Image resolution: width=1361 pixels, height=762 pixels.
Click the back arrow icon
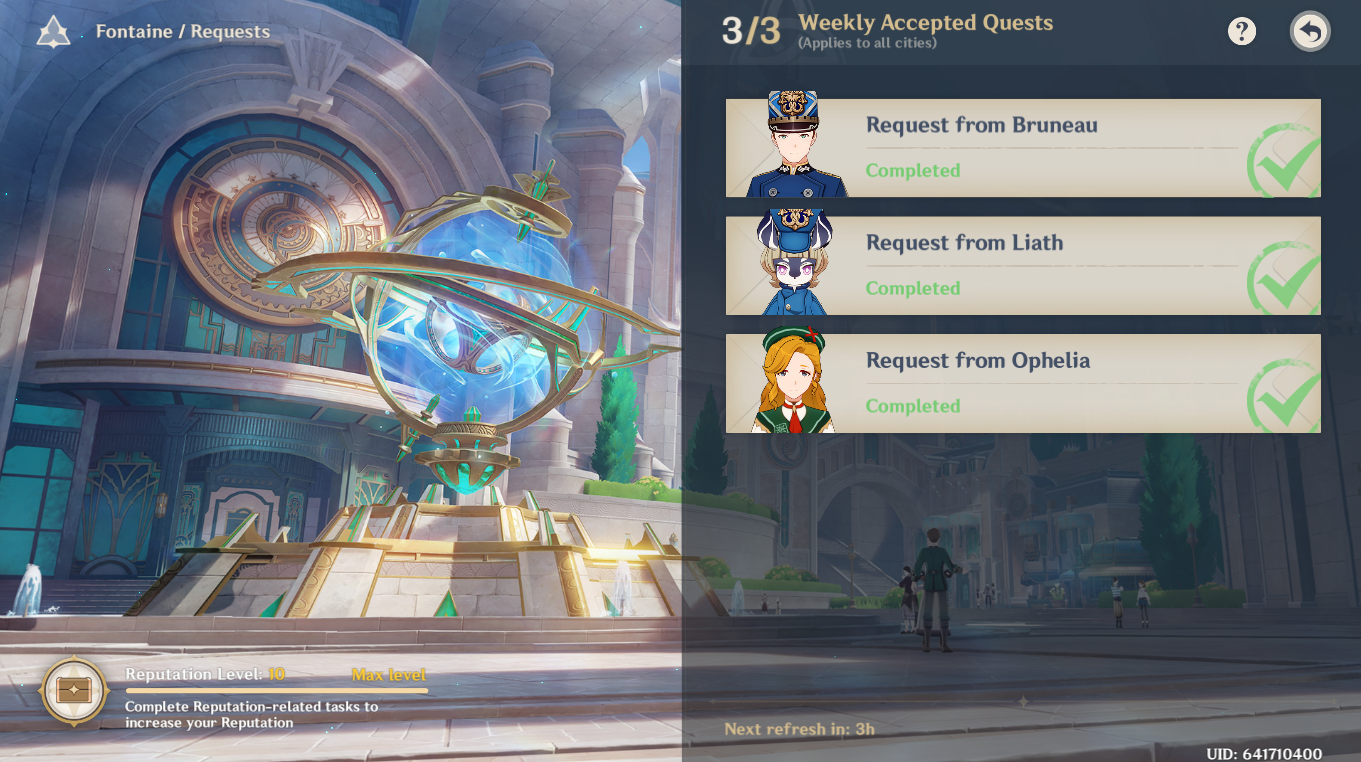click(1309, 31)
